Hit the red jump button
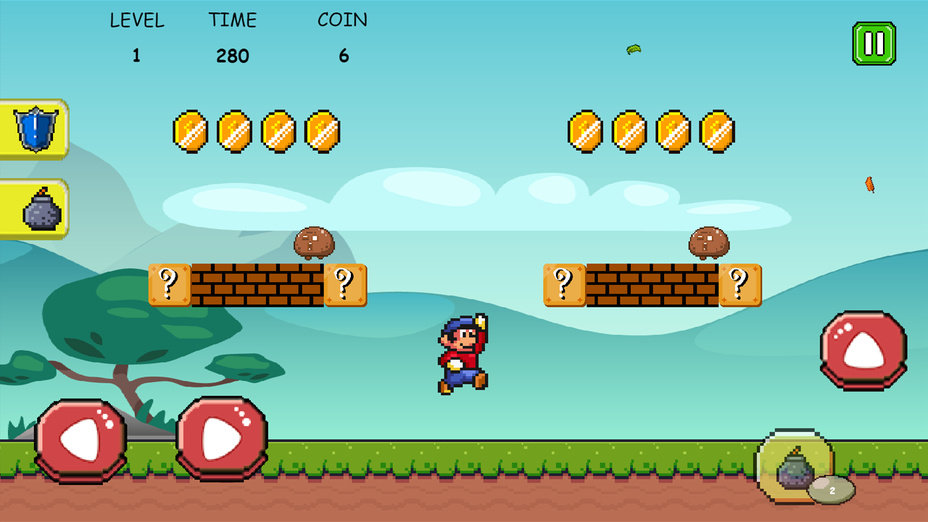The height and width of the screenshot is (522, 928). pyautogui.click(x=863, y=350)
